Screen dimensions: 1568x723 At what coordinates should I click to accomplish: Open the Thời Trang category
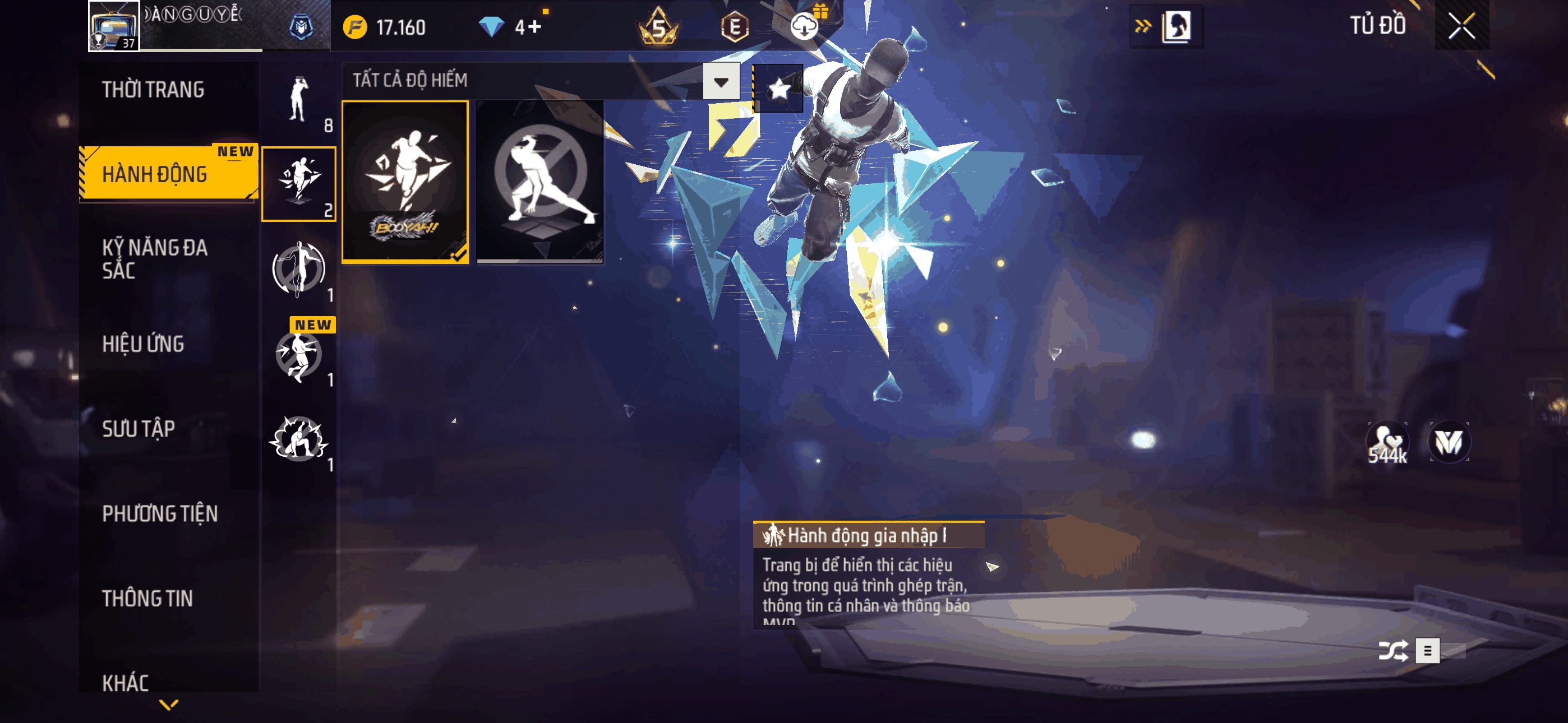pyautogui.click(x=154, y=90)
